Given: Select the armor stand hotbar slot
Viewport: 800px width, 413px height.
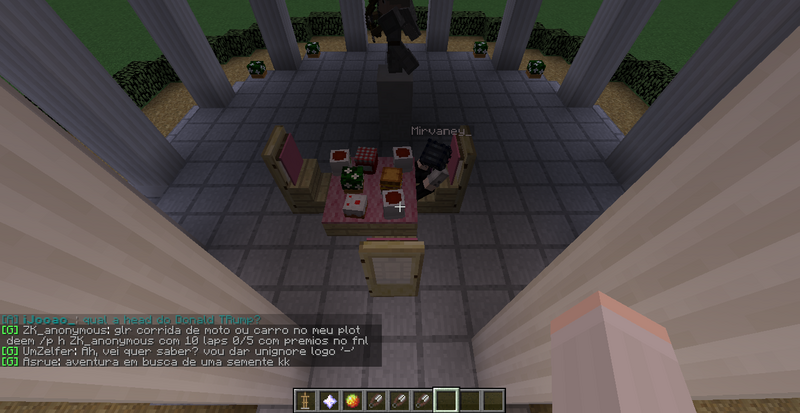Looking at the screenshot, I should point(303,400).
